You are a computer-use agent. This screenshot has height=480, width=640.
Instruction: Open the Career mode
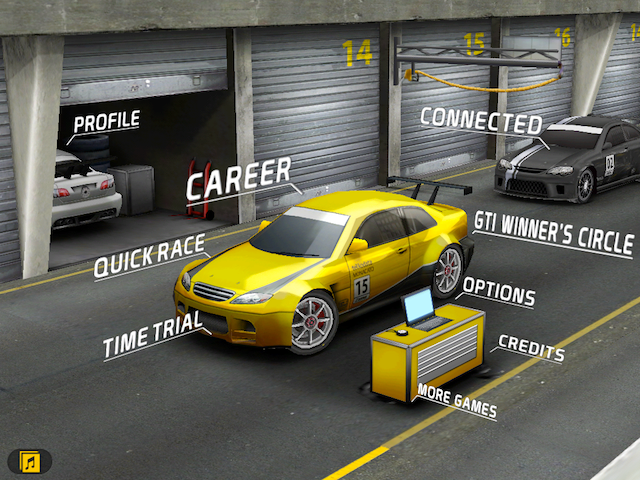tap(238, 179)
